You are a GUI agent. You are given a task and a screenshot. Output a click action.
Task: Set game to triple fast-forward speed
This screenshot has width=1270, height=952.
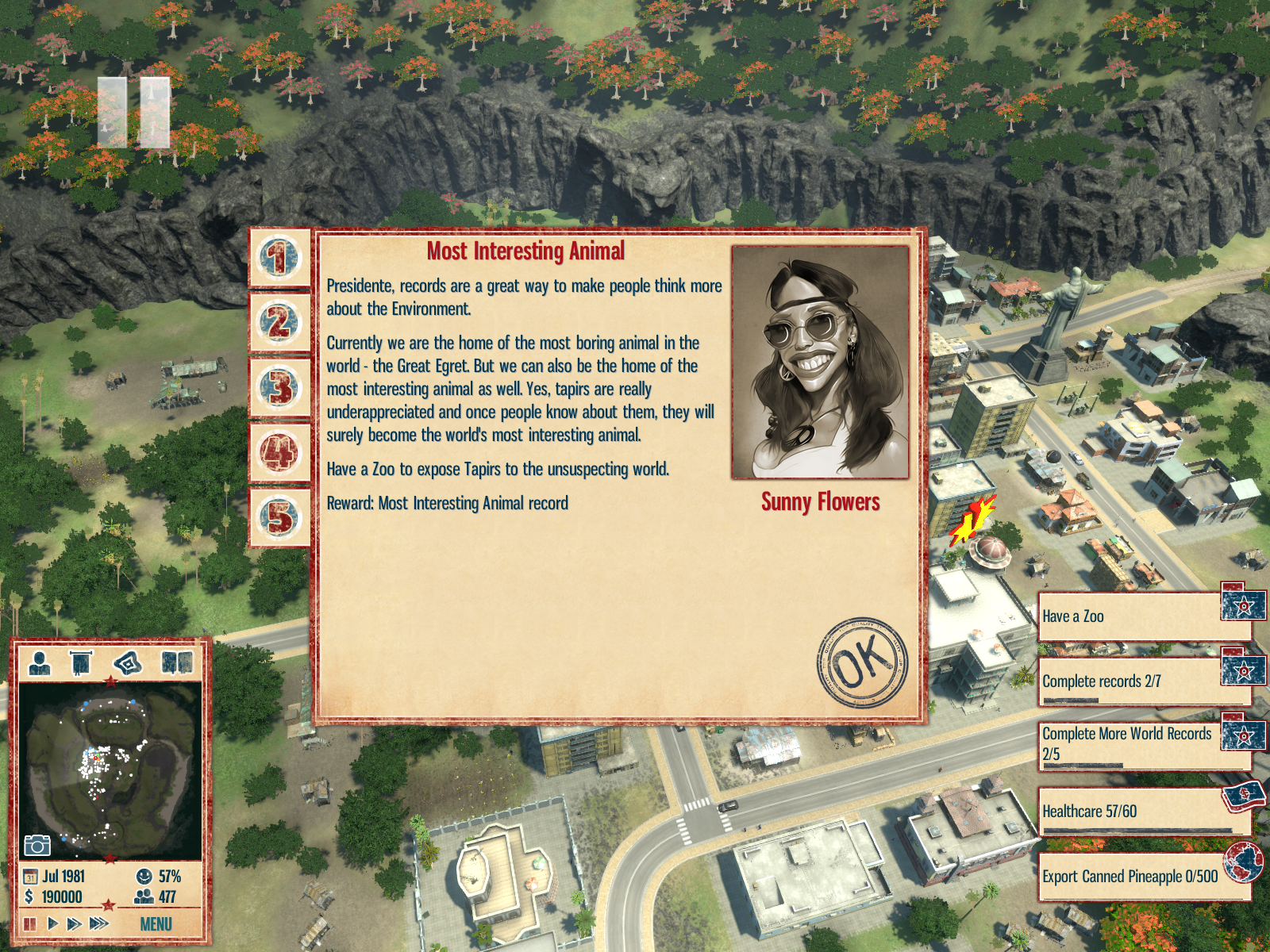click(x=99, y=924)
